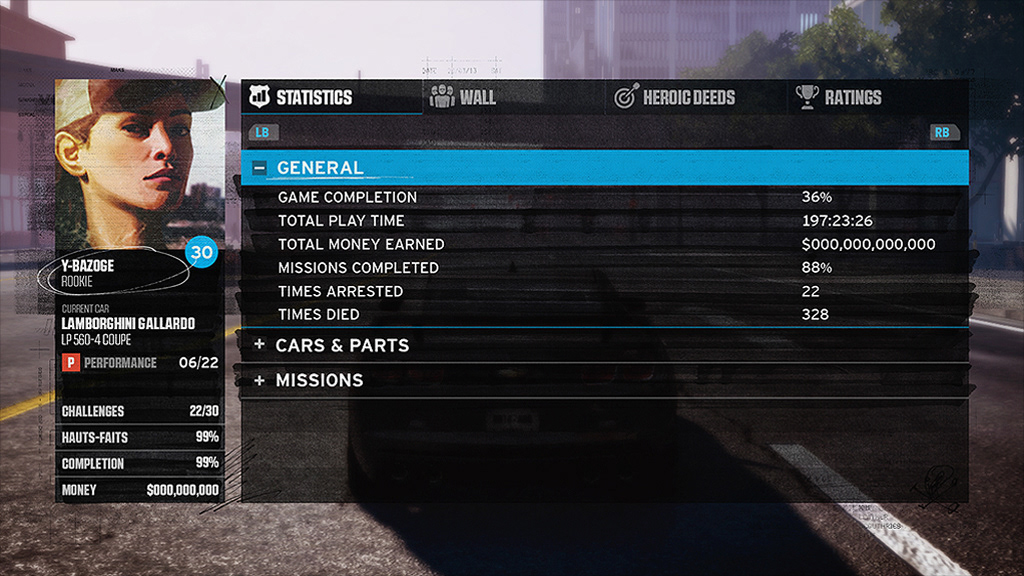Switch to the Heroic Deeds tab
This screenshot has width=1024, height=576.
tap(675, 97)
